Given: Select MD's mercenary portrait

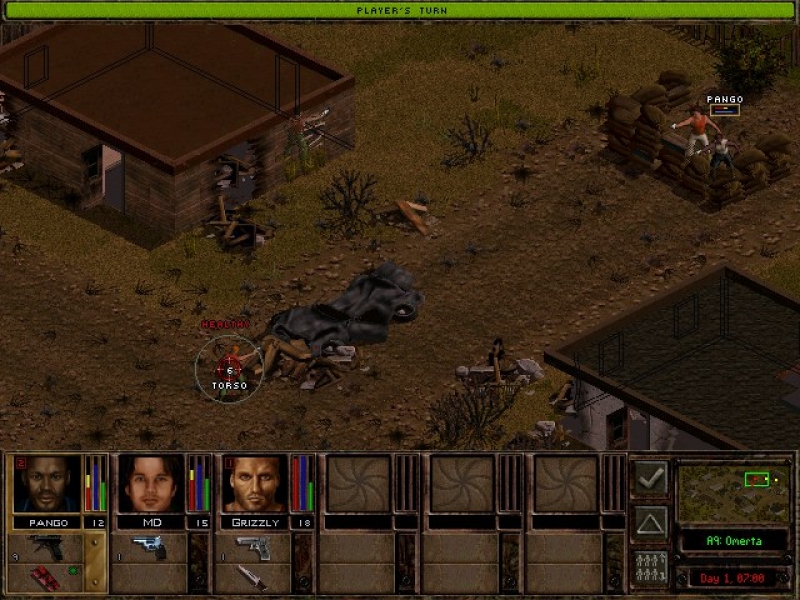Looking at the screenshot, I should 150,484.
